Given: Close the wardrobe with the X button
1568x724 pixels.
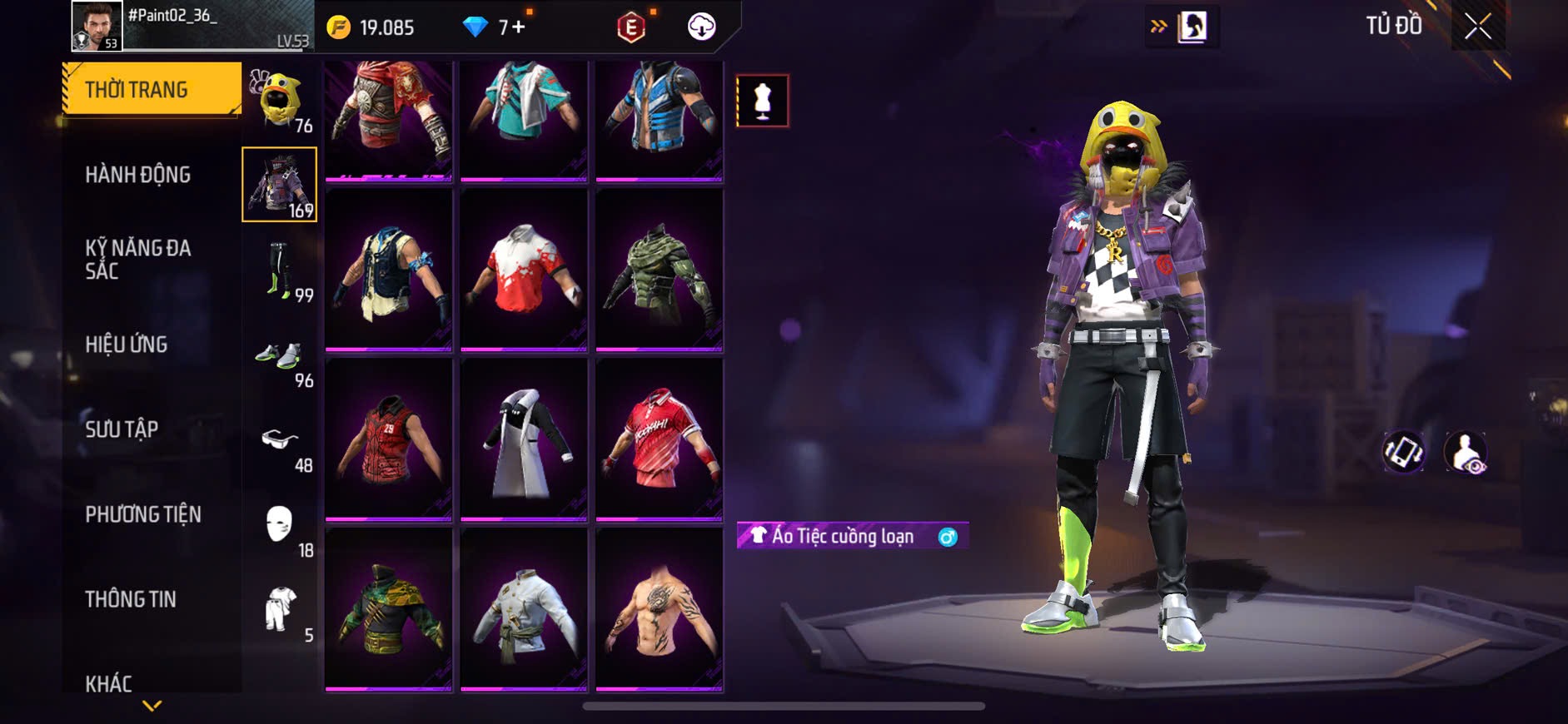Looking at the screenshot, I should coord(1477,27).
